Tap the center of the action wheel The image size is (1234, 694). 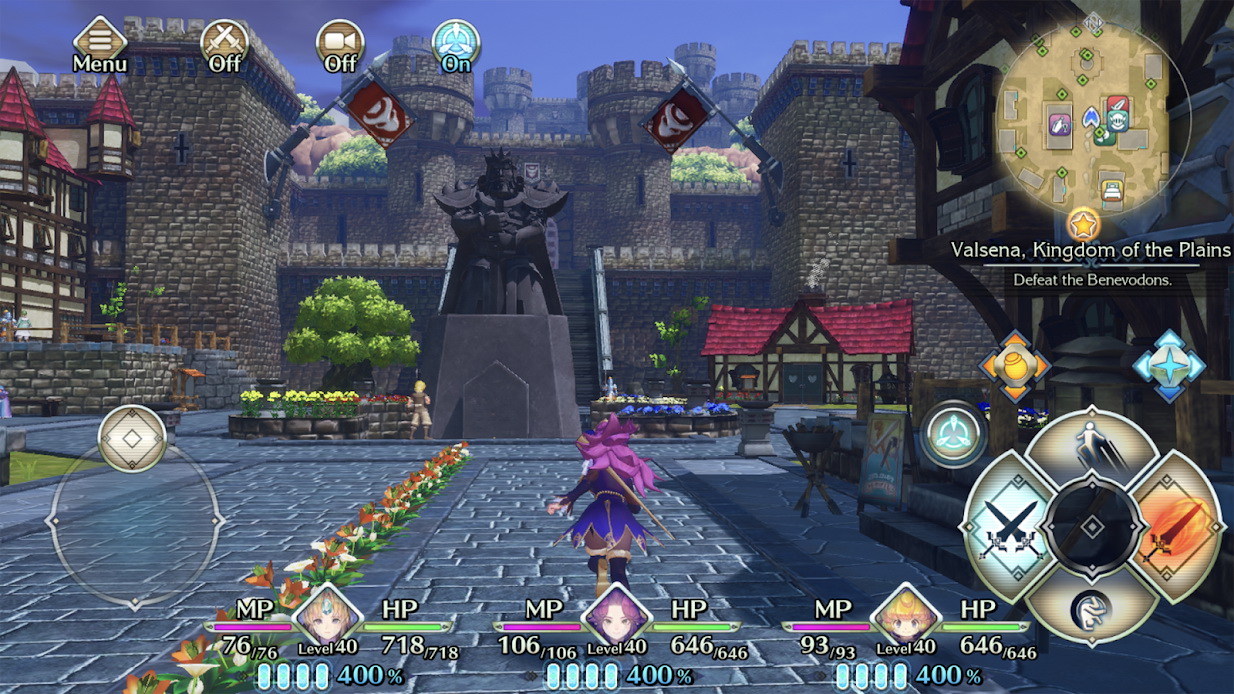point(1091,526)
